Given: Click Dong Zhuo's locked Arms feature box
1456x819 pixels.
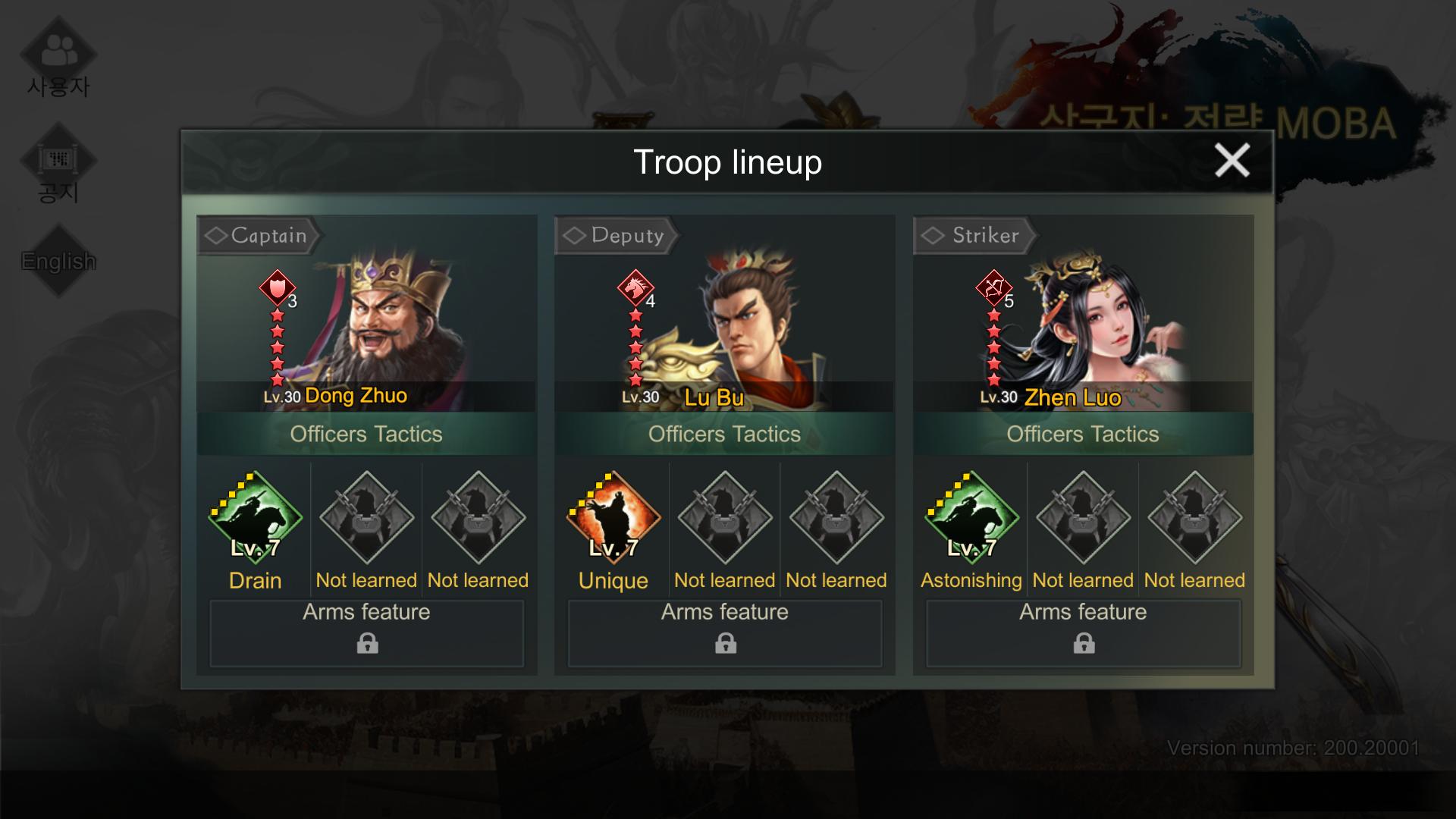Looking at the screenshot, I should coord(367,633).
